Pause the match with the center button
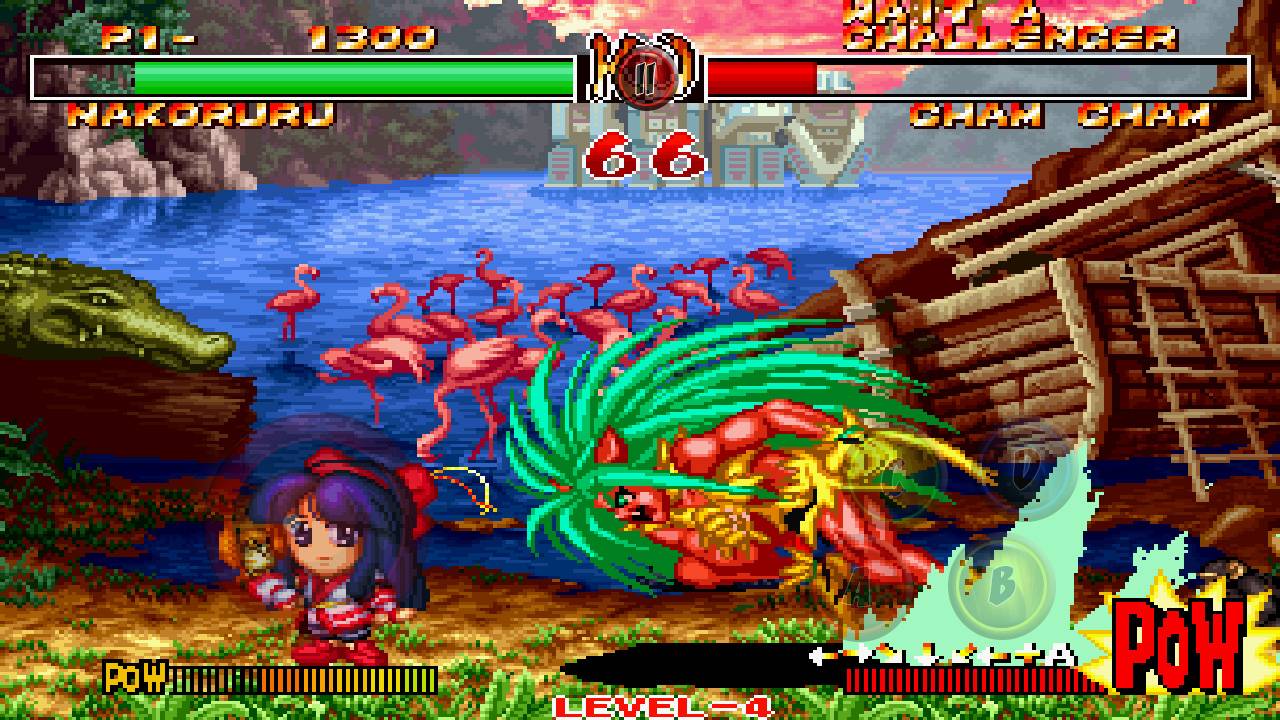 click(639, 78)
